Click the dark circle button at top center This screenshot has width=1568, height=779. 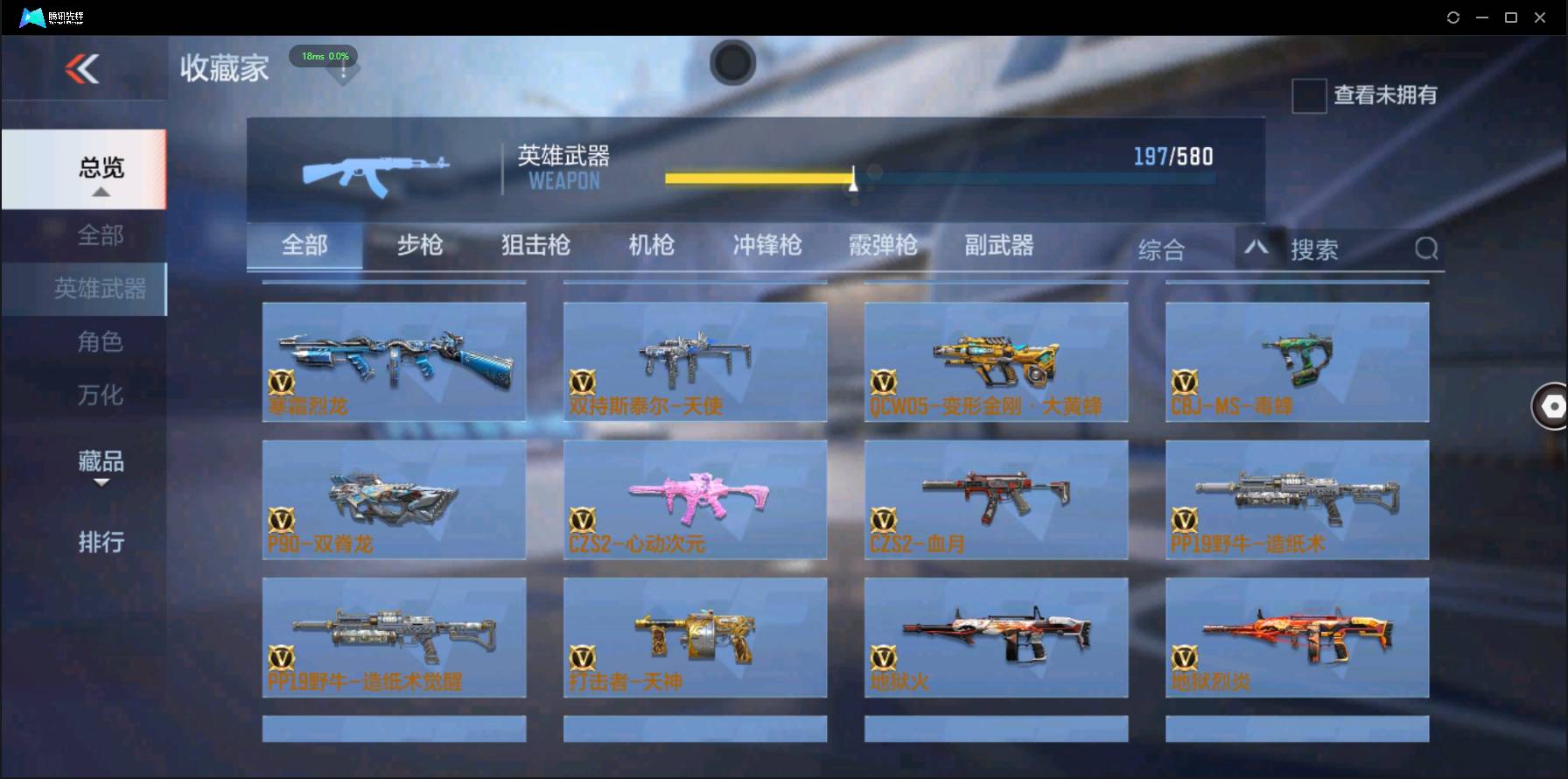point(733,63)
